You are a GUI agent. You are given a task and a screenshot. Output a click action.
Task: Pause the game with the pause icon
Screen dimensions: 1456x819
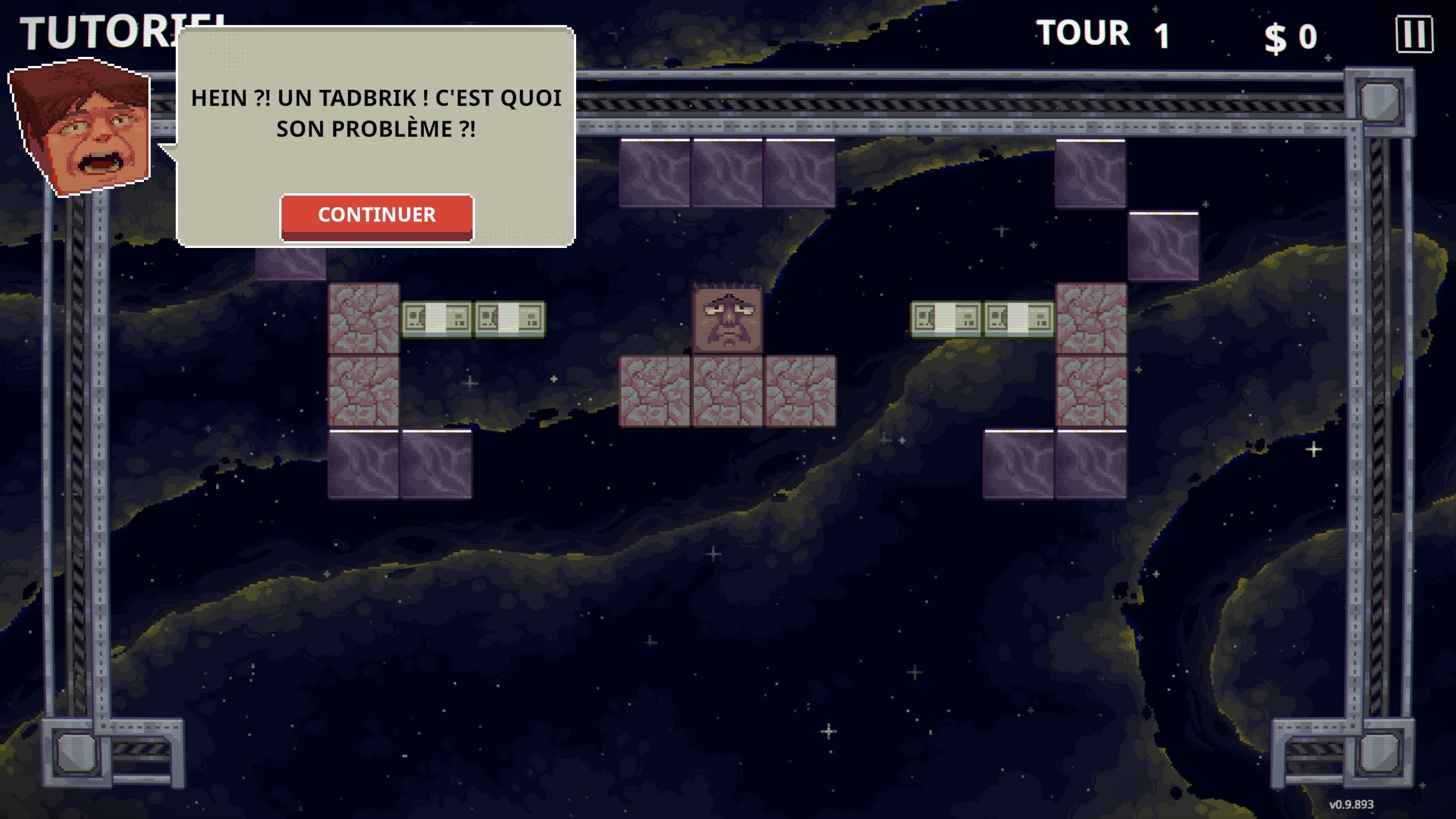tap(1414, 35)
